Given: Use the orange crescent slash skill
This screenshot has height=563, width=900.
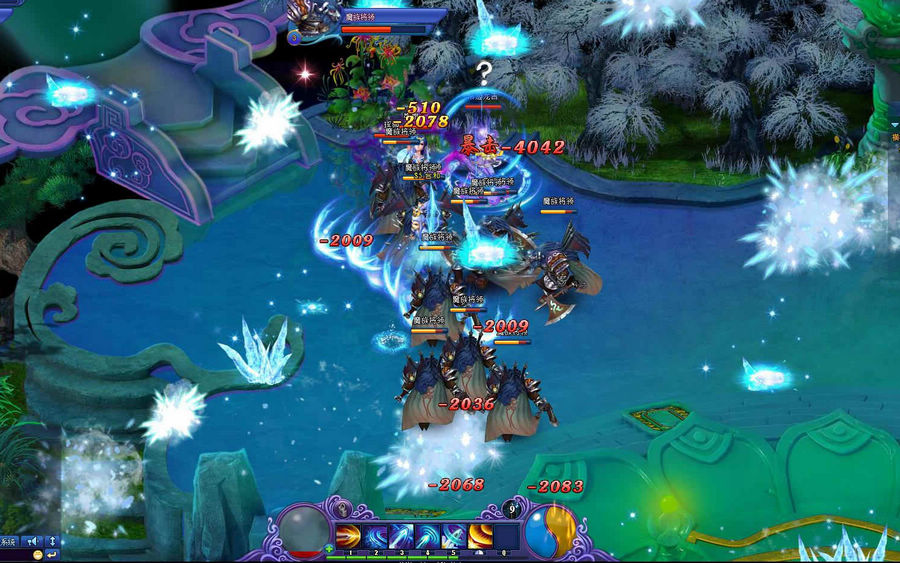Looking at the screenshot, I should point(480,535).
